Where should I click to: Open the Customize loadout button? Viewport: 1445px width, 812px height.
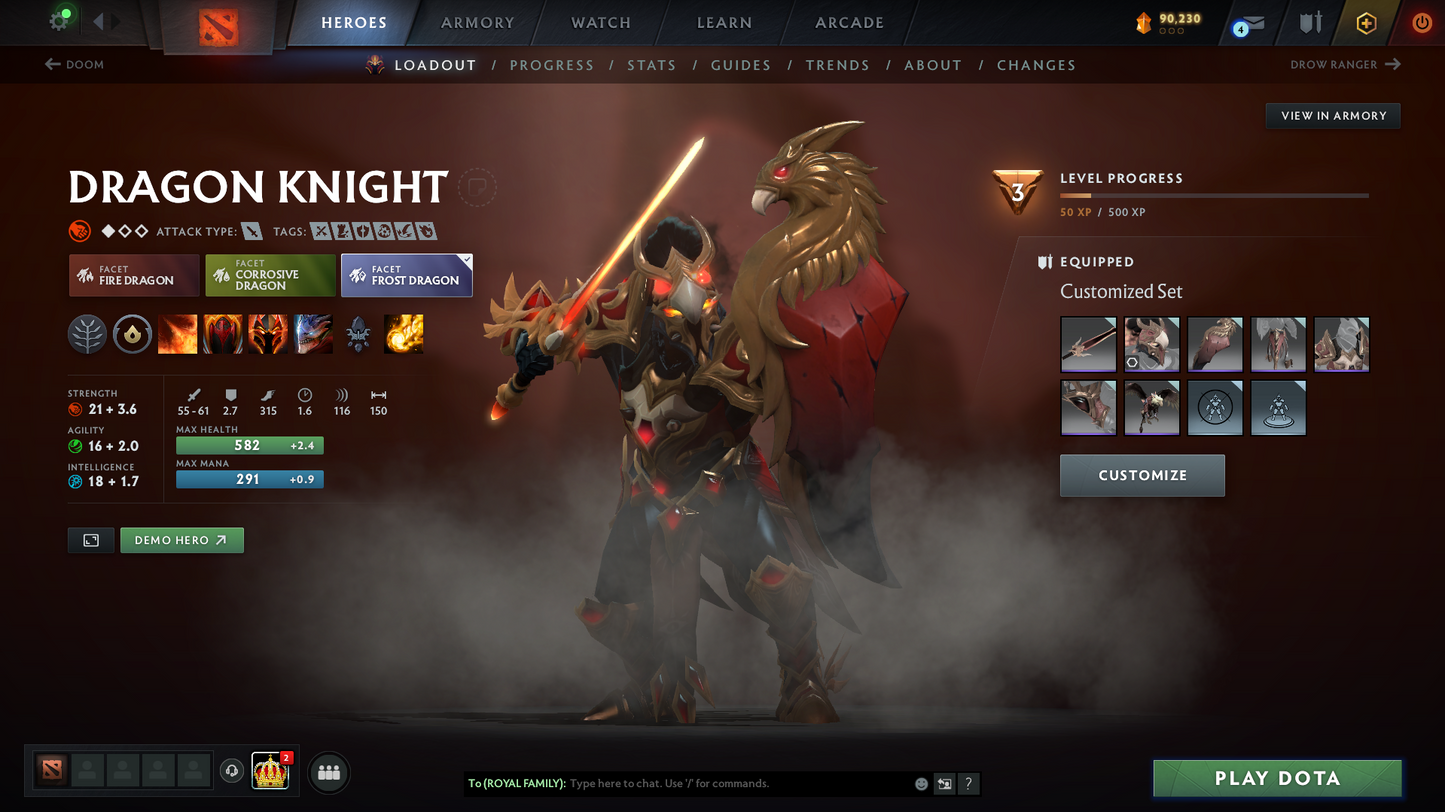1142,476
